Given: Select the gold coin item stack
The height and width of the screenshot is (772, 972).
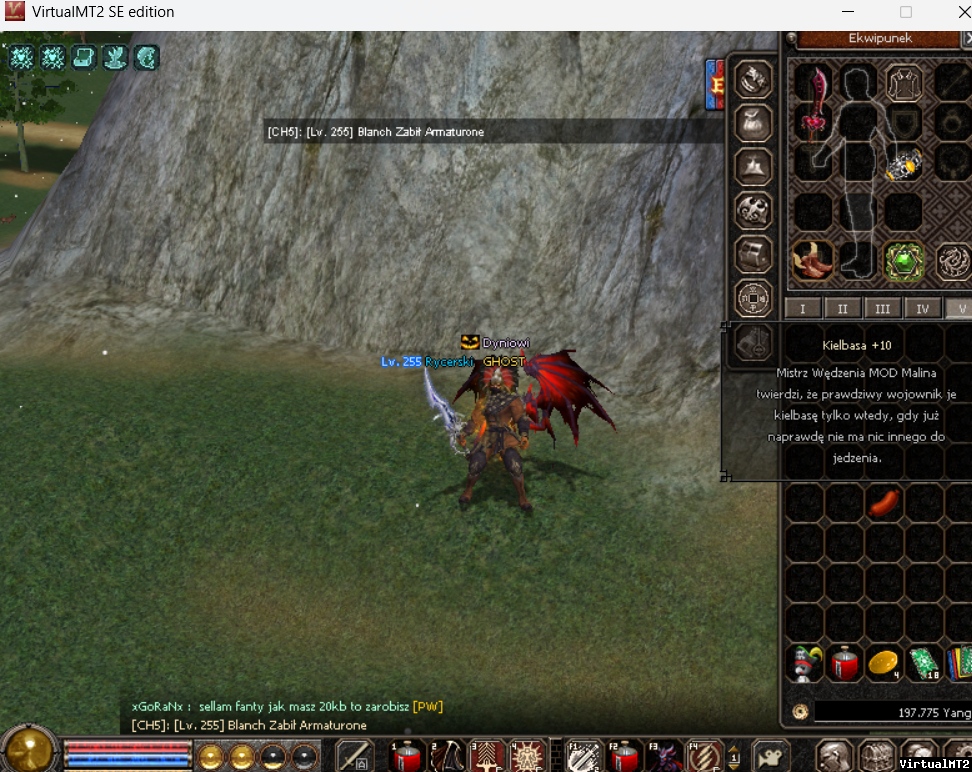Looking at the screenshot, I should point(884,663).
